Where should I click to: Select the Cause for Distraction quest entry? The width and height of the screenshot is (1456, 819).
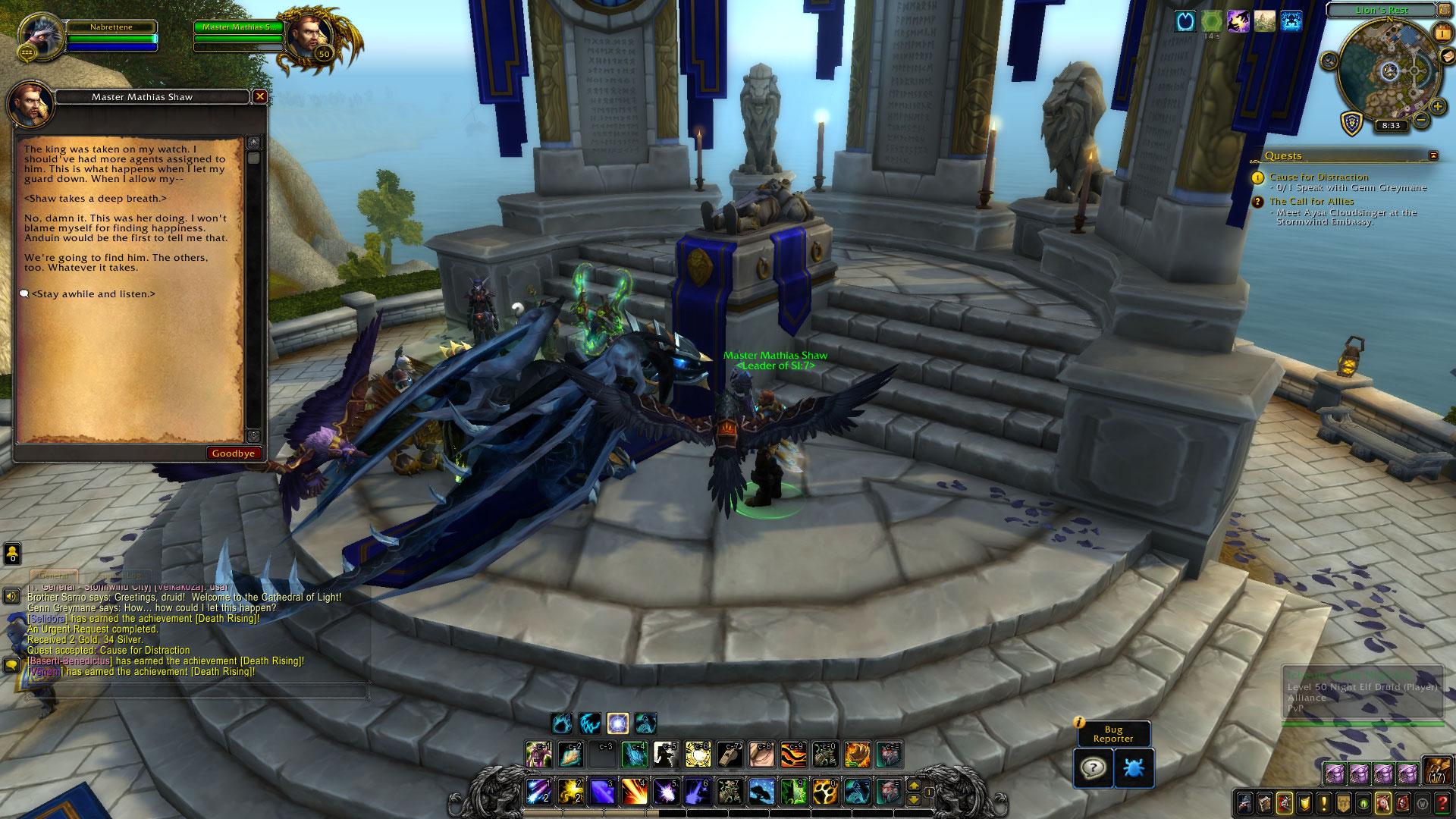coord(1319,177)
